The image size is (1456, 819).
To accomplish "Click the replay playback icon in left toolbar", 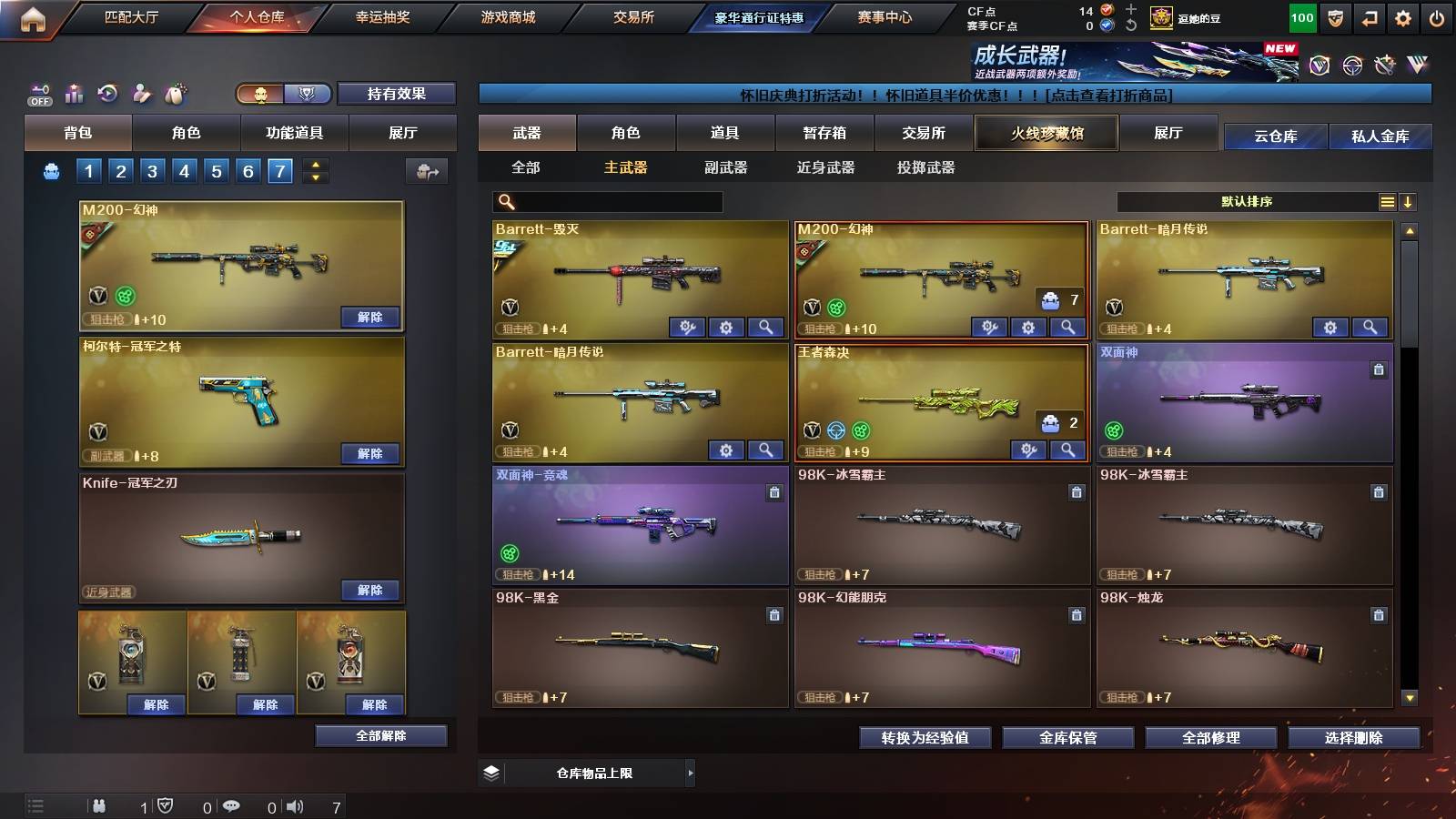I will tap(107, 93).
